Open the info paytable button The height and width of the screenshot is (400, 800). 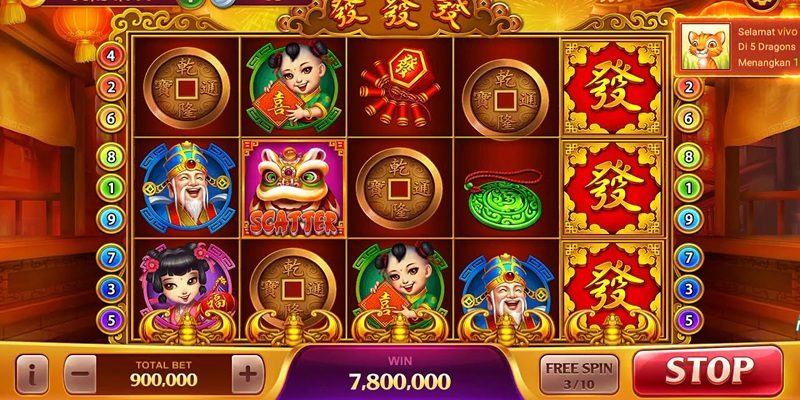point(31,375)
